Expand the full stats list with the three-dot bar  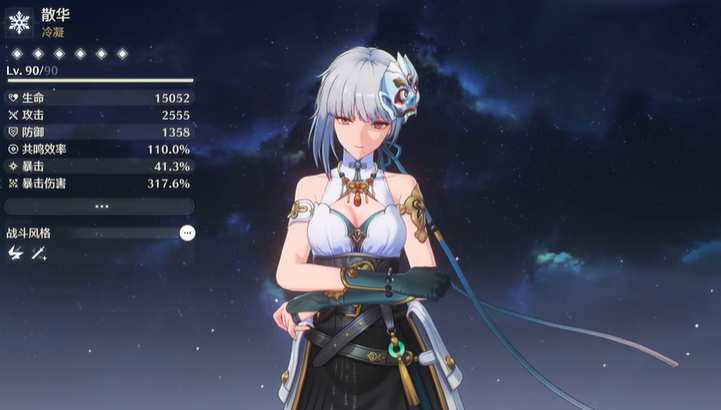coord(99,206)
